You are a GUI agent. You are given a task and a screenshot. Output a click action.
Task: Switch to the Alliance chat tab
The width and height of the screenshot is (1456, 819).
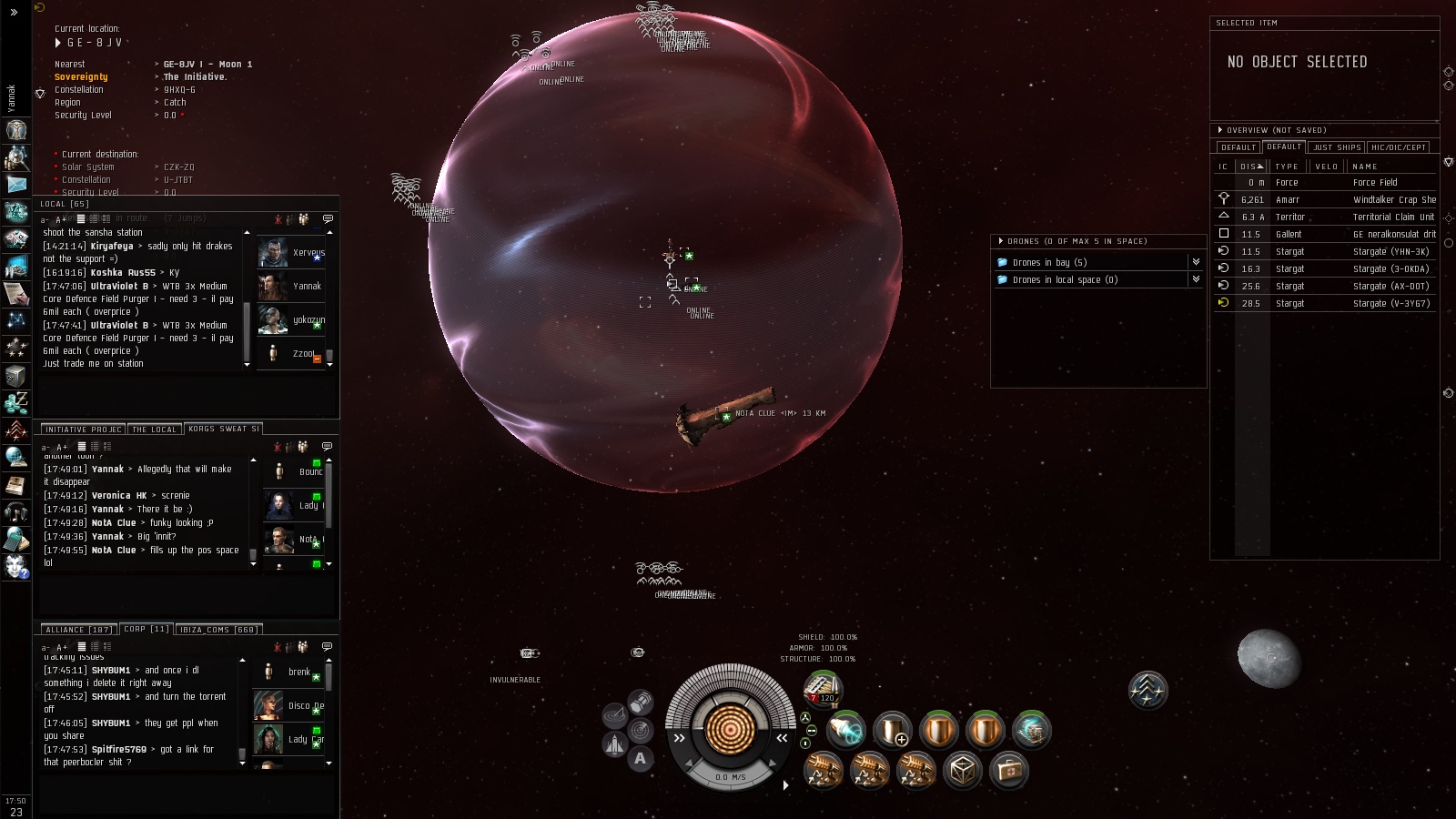point(78,630)
